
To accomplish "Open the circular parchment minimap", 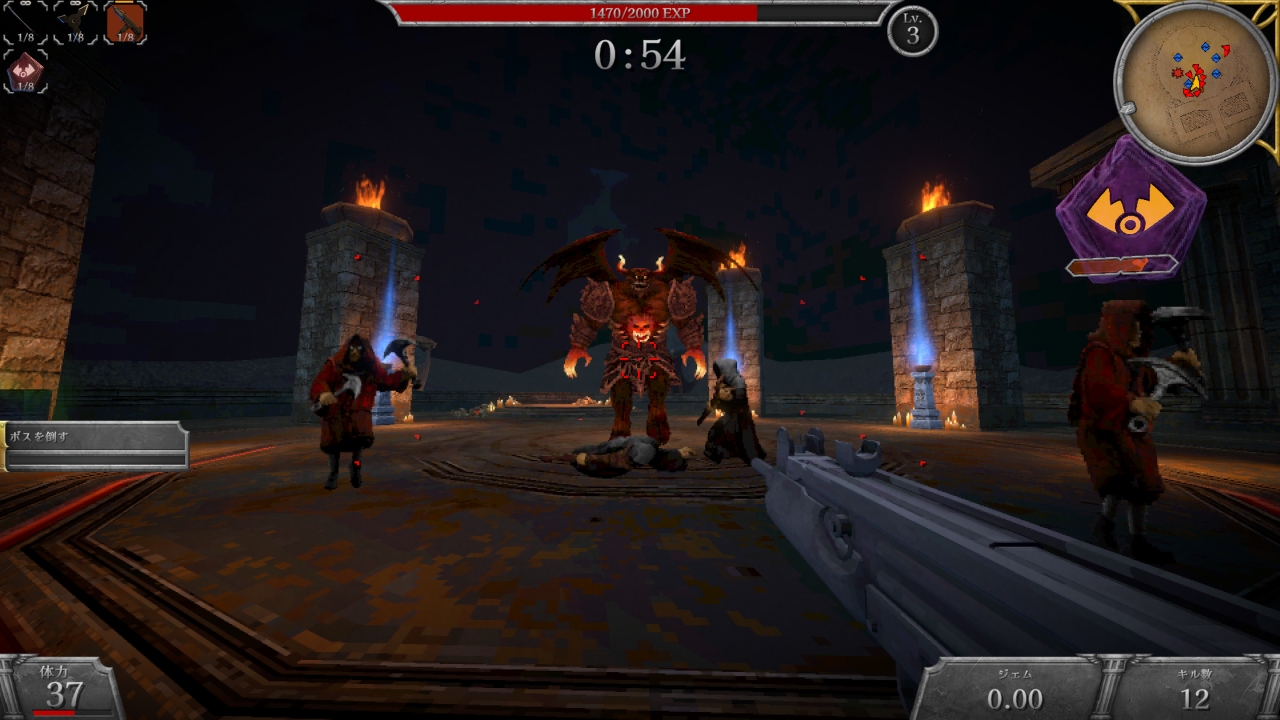I will tap(1193, 80).
